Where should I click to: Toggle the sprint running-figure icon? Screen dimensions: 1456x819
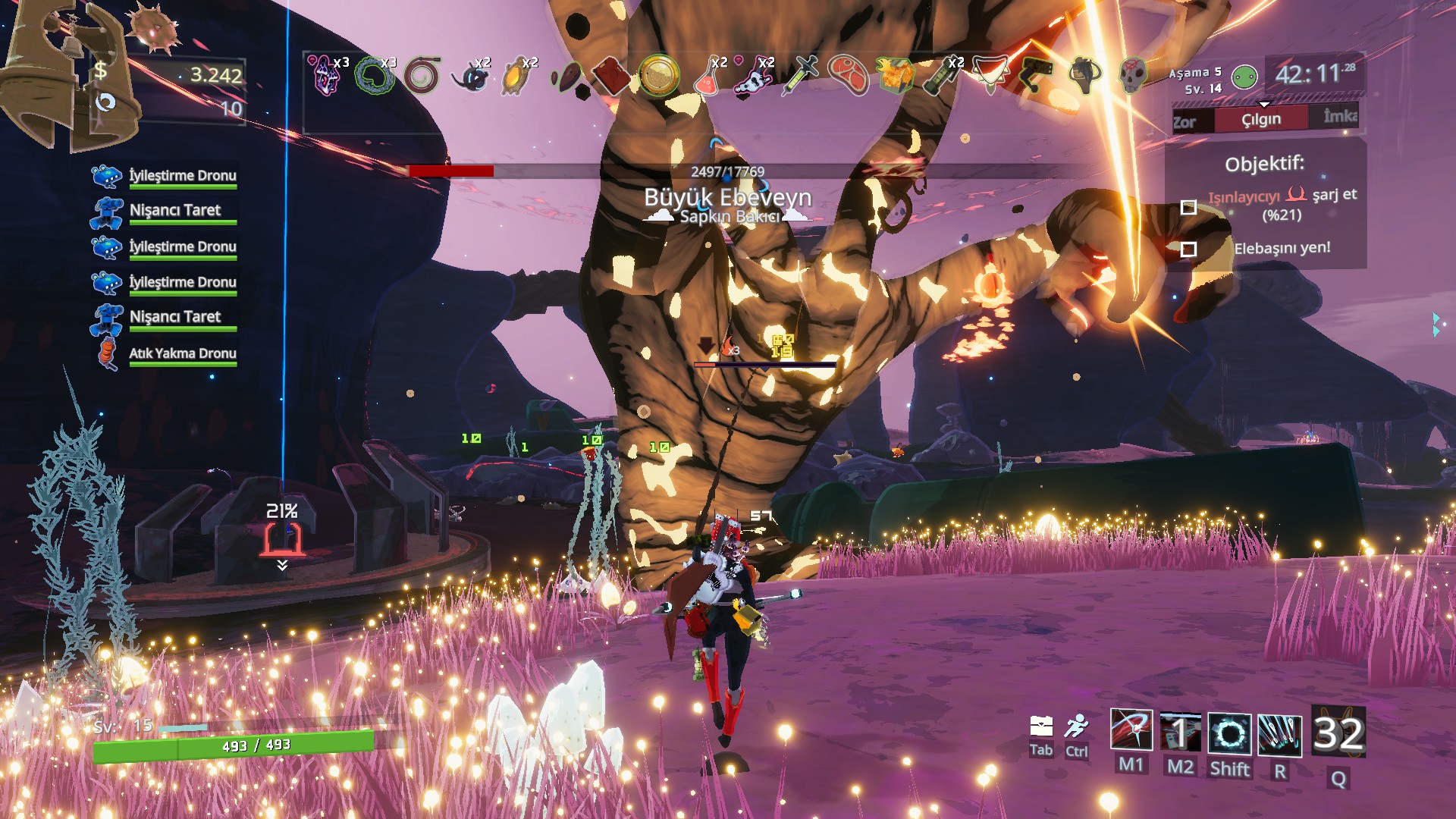[1075, 726]
